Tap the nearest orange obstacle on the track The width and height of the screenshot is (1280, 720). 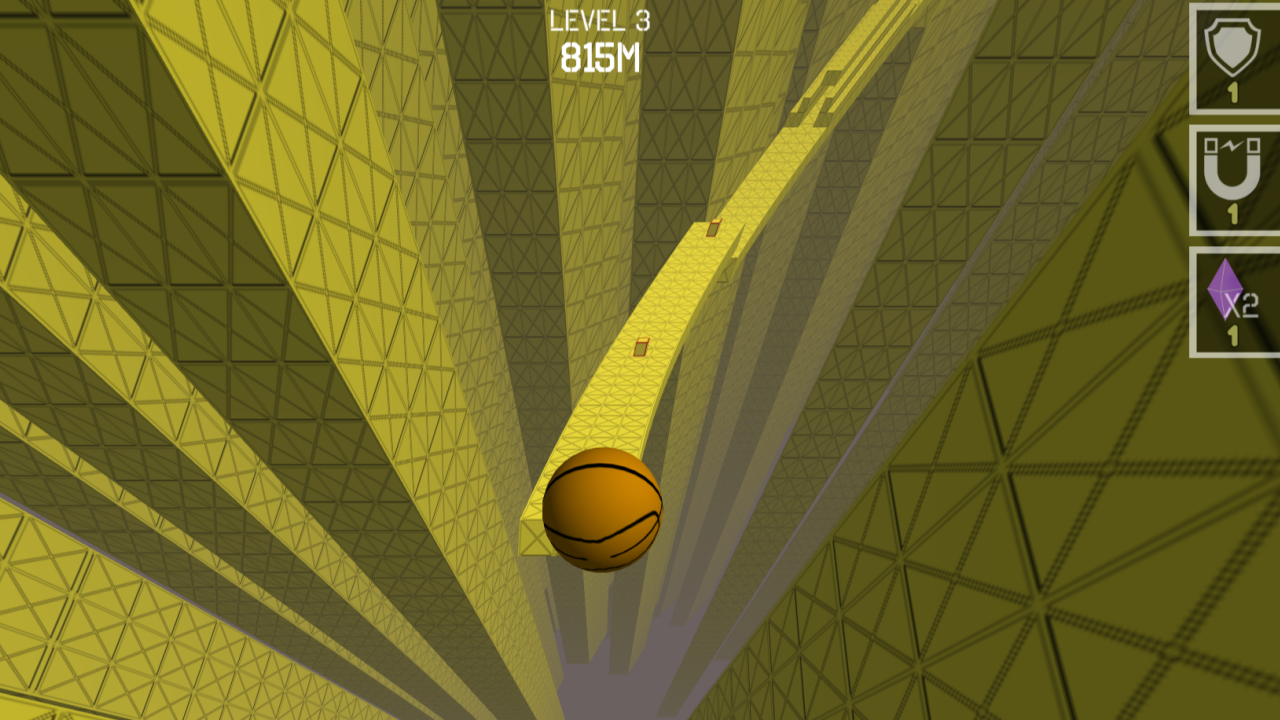pyautogui.click(x=642, y=345)
